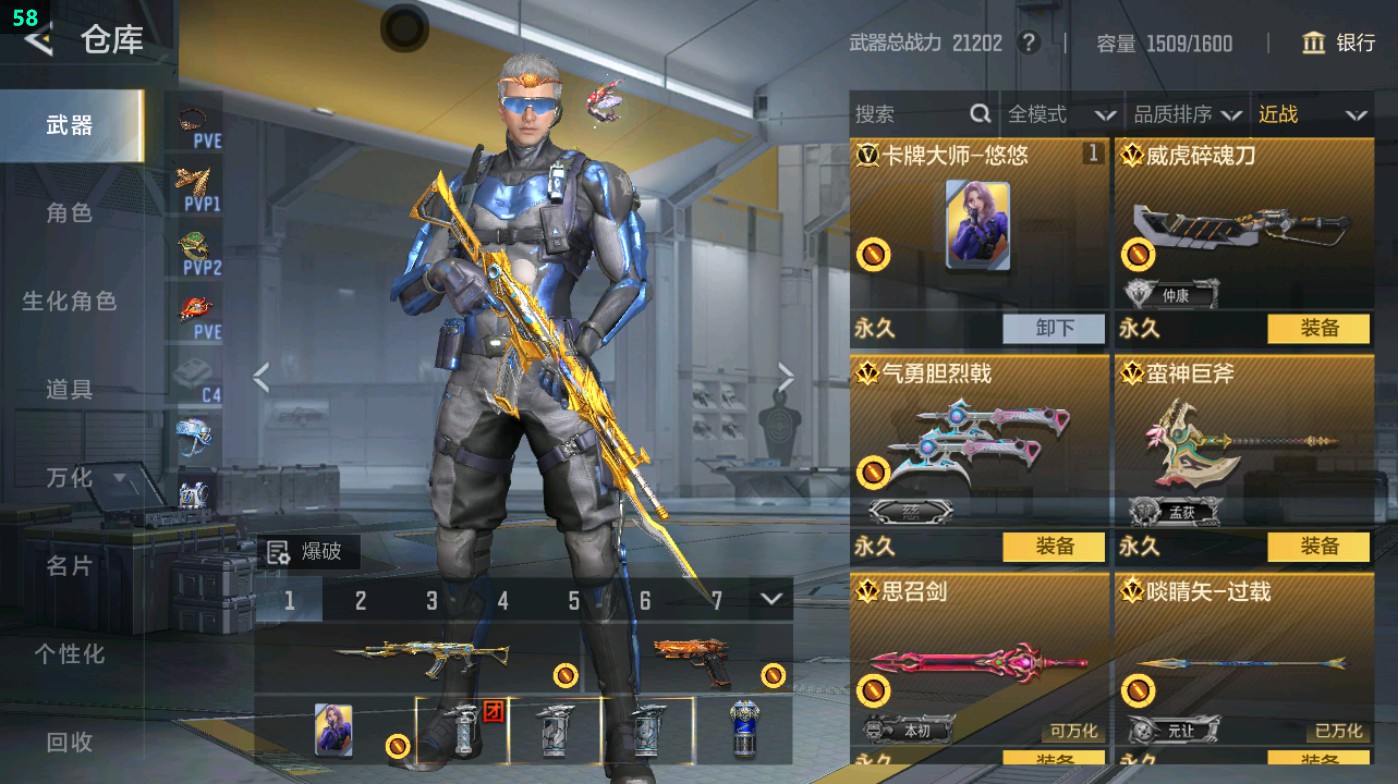Click the gold coin badge on 思召剑 card
Image resolution: width=1398 pixels, height=784 pixels.
[874, 688]
